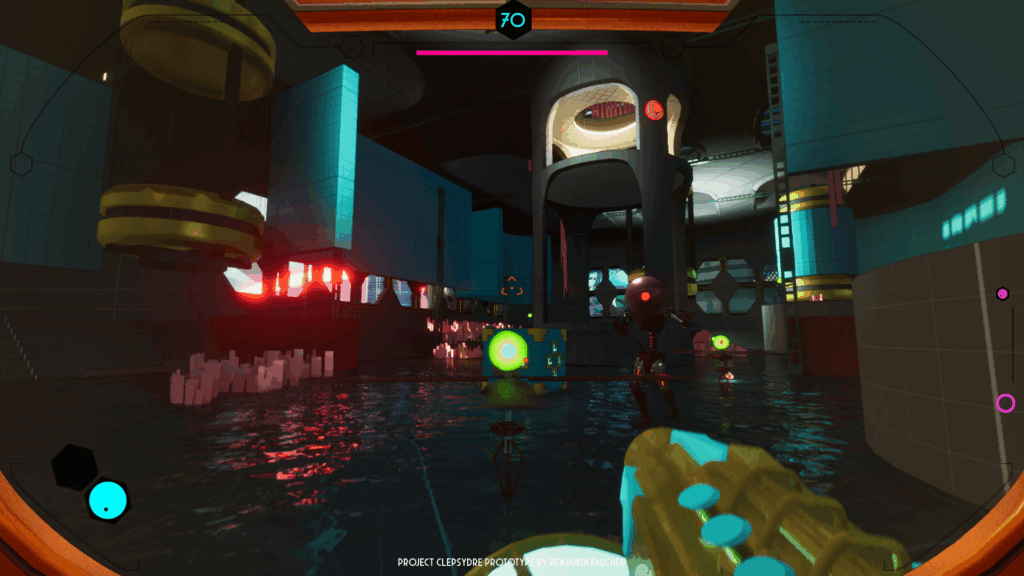
Task: Select the filled pink dot indicator
Action: tap(1002, 294)
